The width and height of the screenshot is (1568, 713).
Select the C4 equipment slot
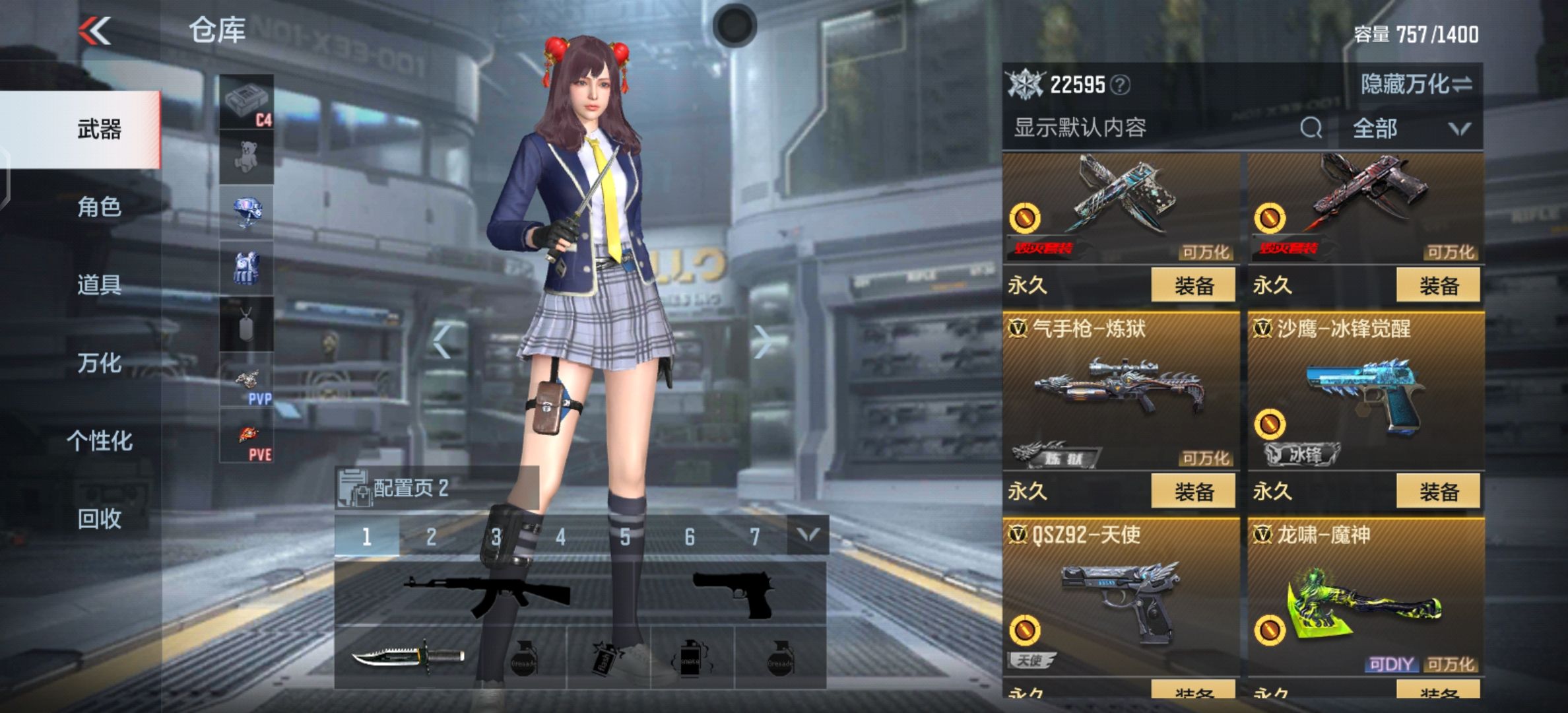tap(246, 102)
